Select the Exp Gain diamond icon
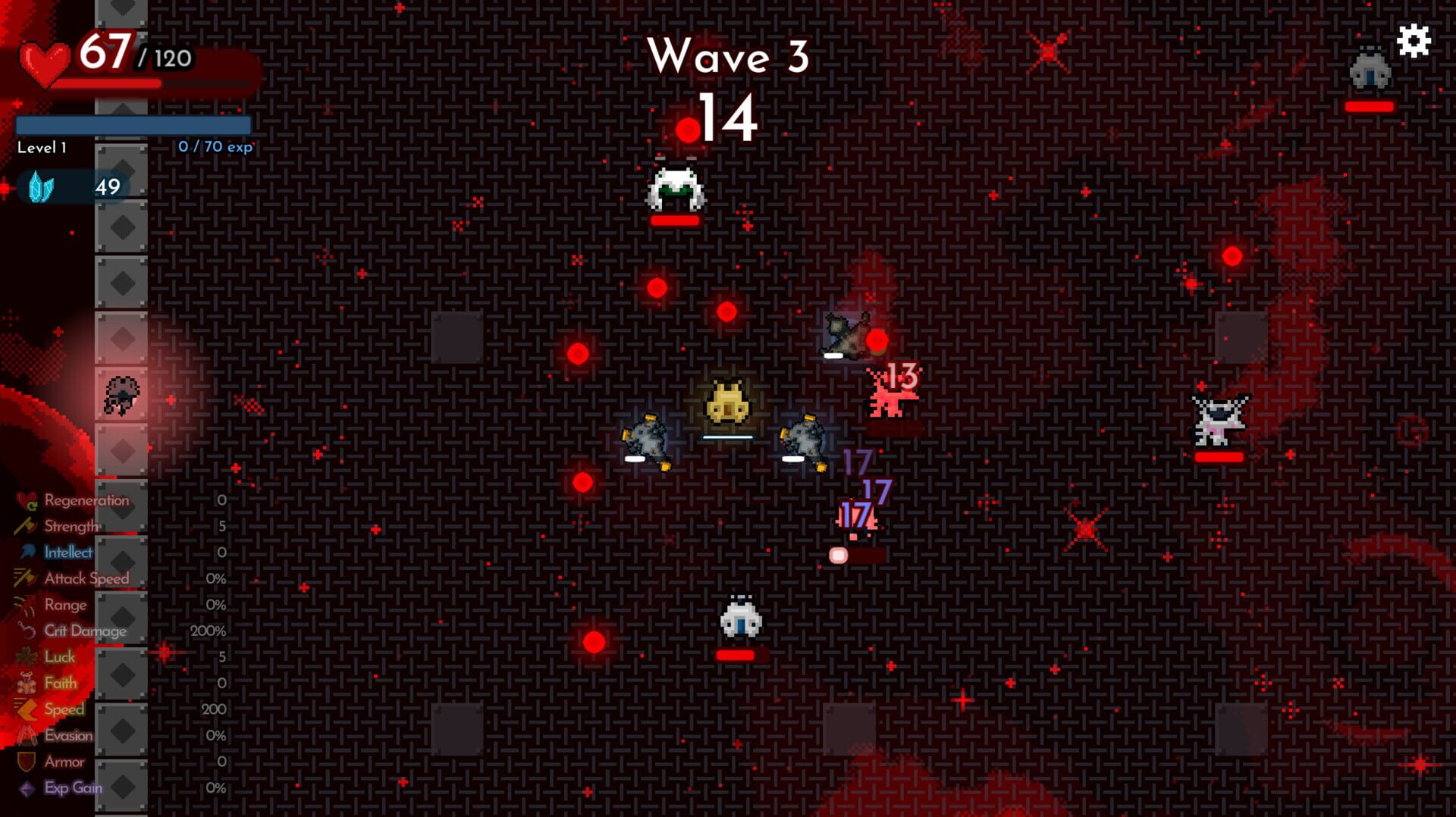1456x817 pixels. point(26,788)
